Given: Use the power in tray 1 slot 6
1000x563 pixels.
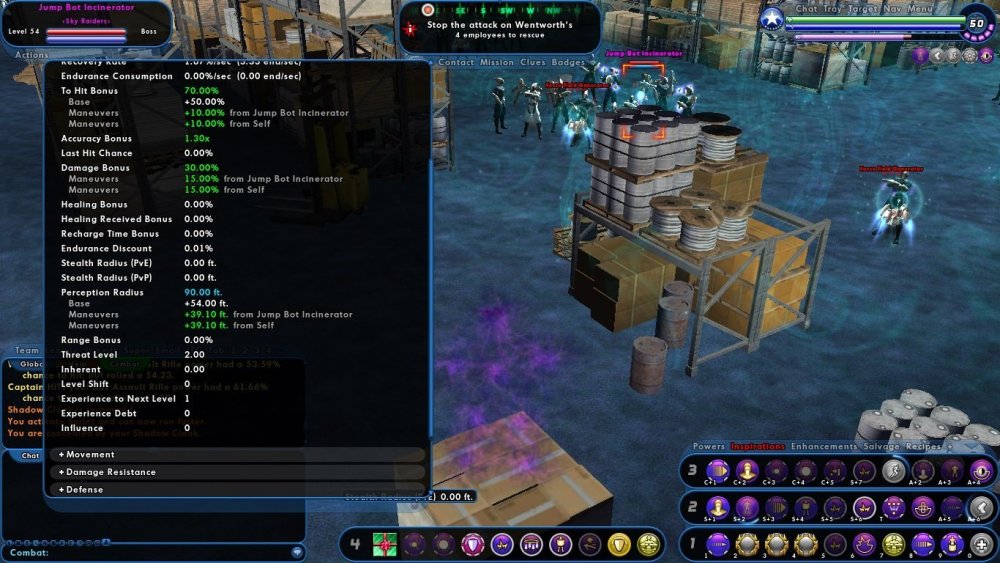Looking at the screenshot, I should [864, 544].
